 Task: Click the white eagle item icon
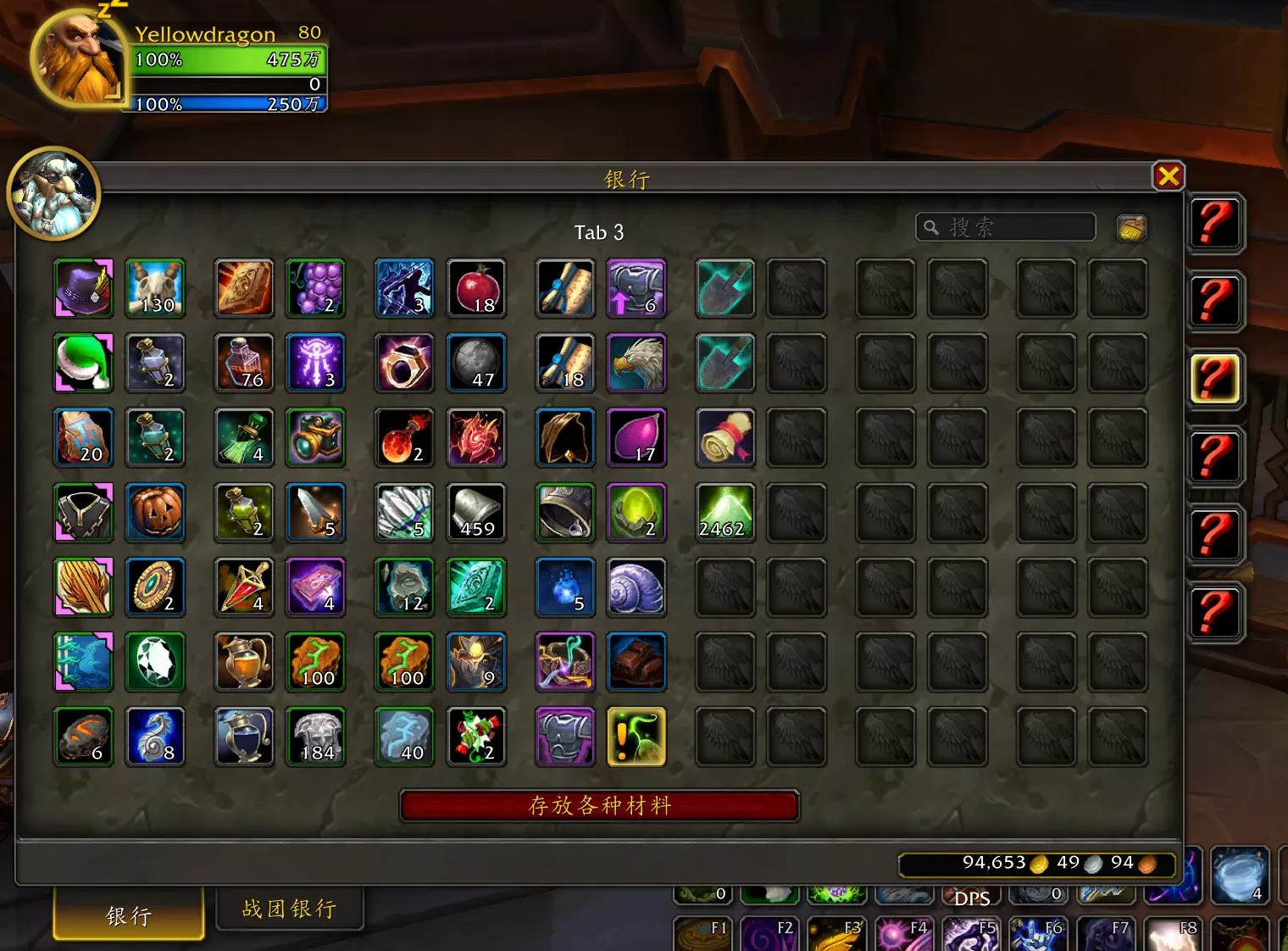[x=636, y=363]
